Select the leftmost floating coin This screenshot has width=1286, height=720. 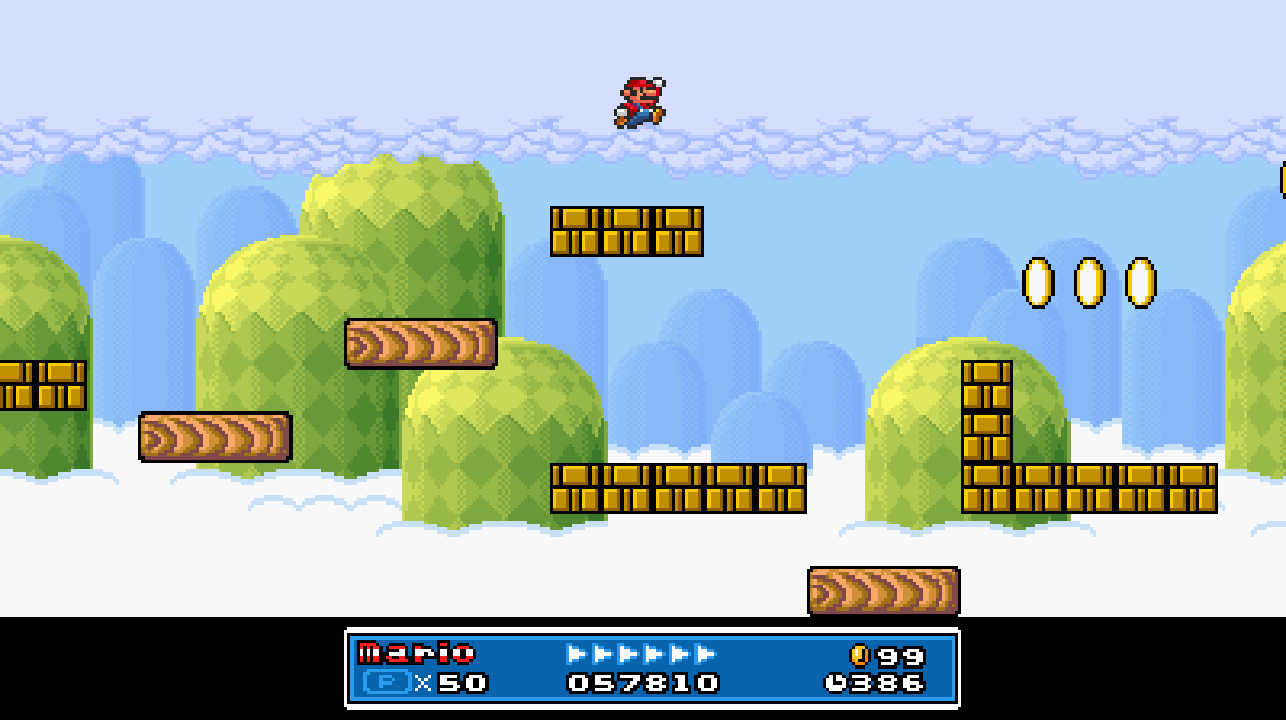1040,283
